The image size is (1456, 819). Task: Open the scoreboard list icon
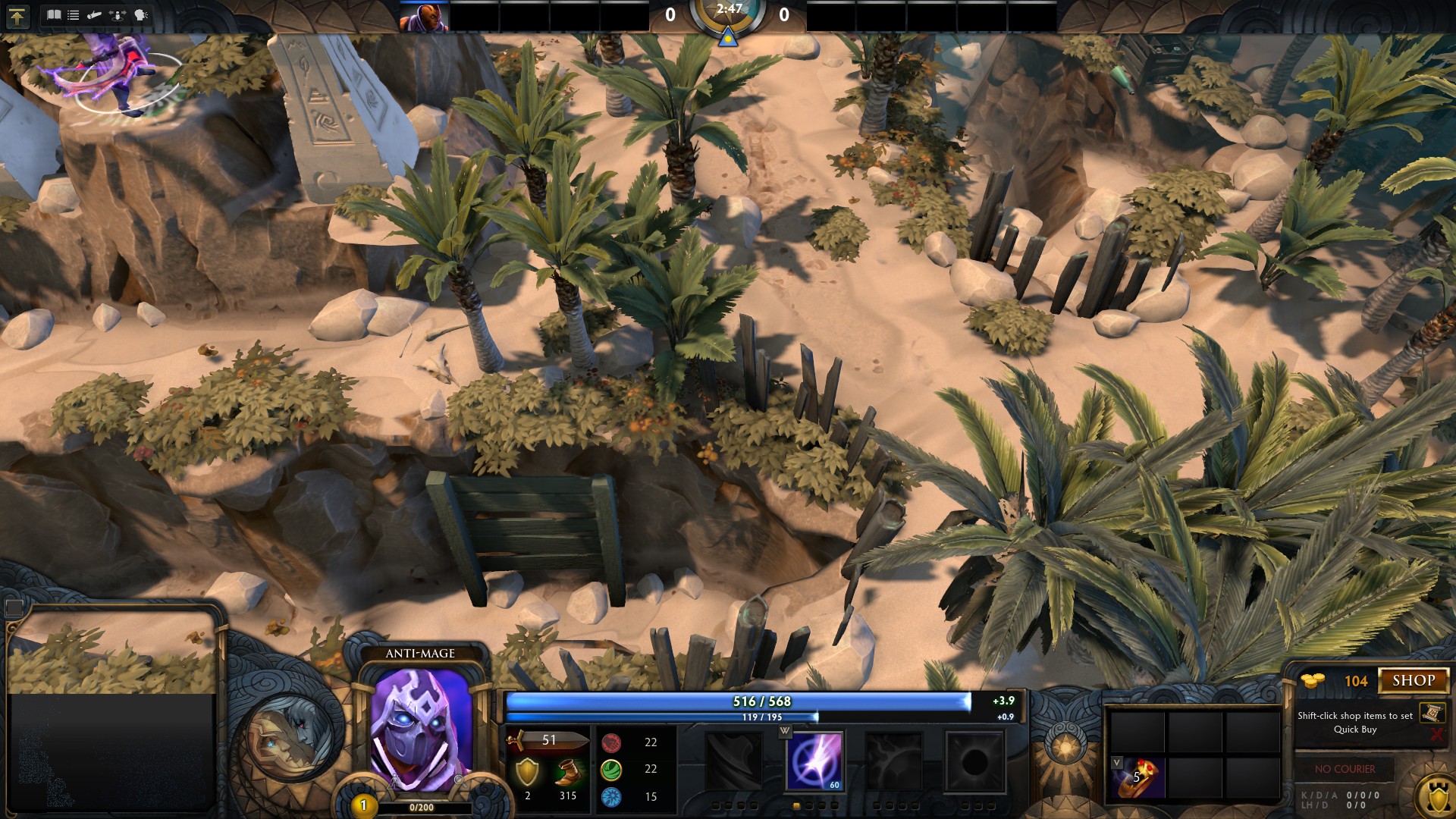coord(74,14)
